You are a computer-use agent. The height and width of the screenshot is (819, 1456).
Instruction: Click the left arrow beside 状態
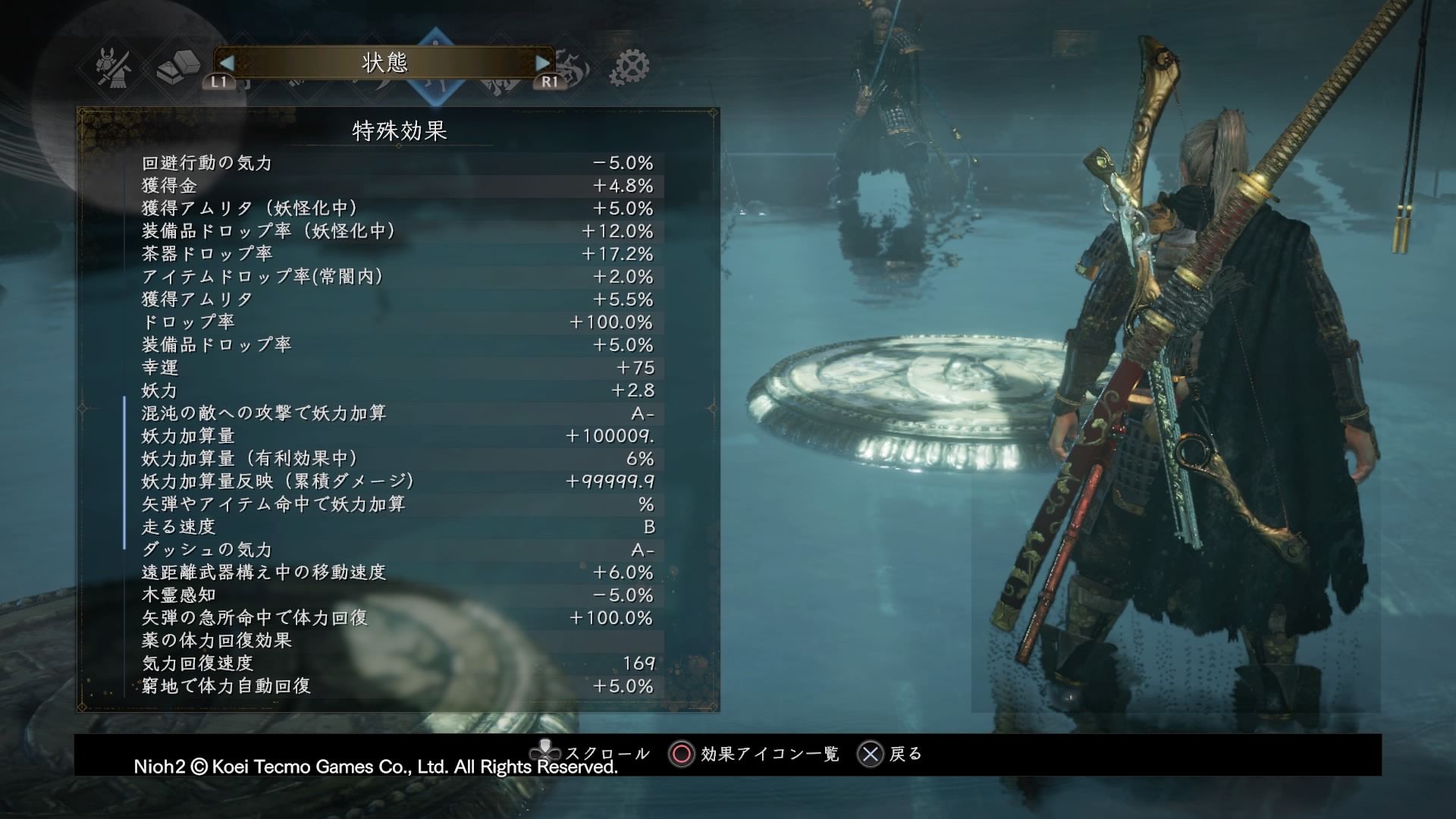coord(227,63)
